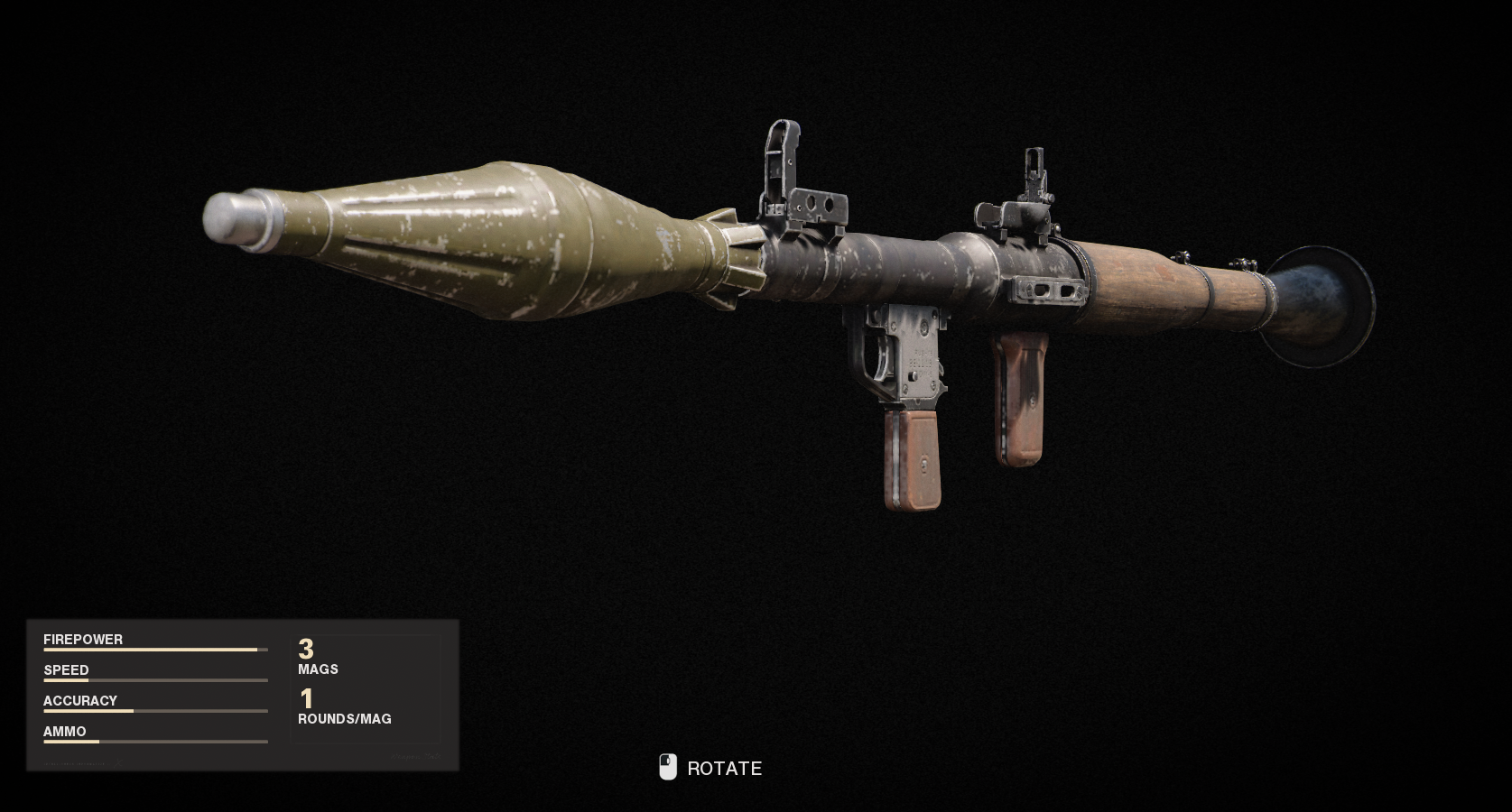This screenshot has width=1512, height=812.
Task: Click the ROTATE prompt label
Action: [x=724, y=769]
